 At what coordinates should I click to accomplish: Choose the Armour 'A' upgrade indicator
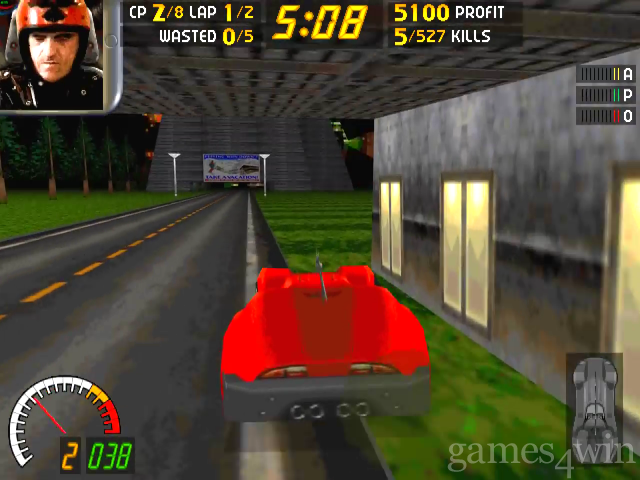coord(606,73)
